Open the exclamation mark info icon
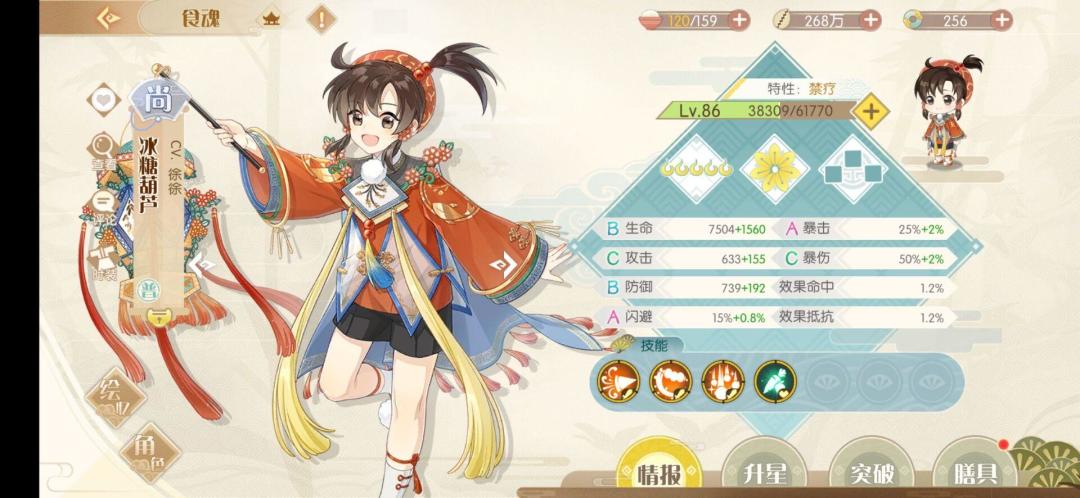1080x498 pixels. (x=321, y=18)
